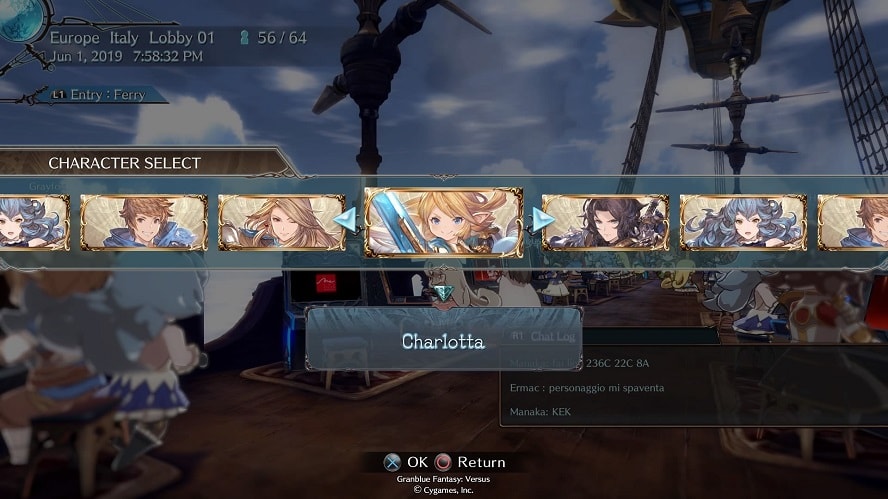Select the highlighted Charlotta portrait

click(x=443, y=222)
